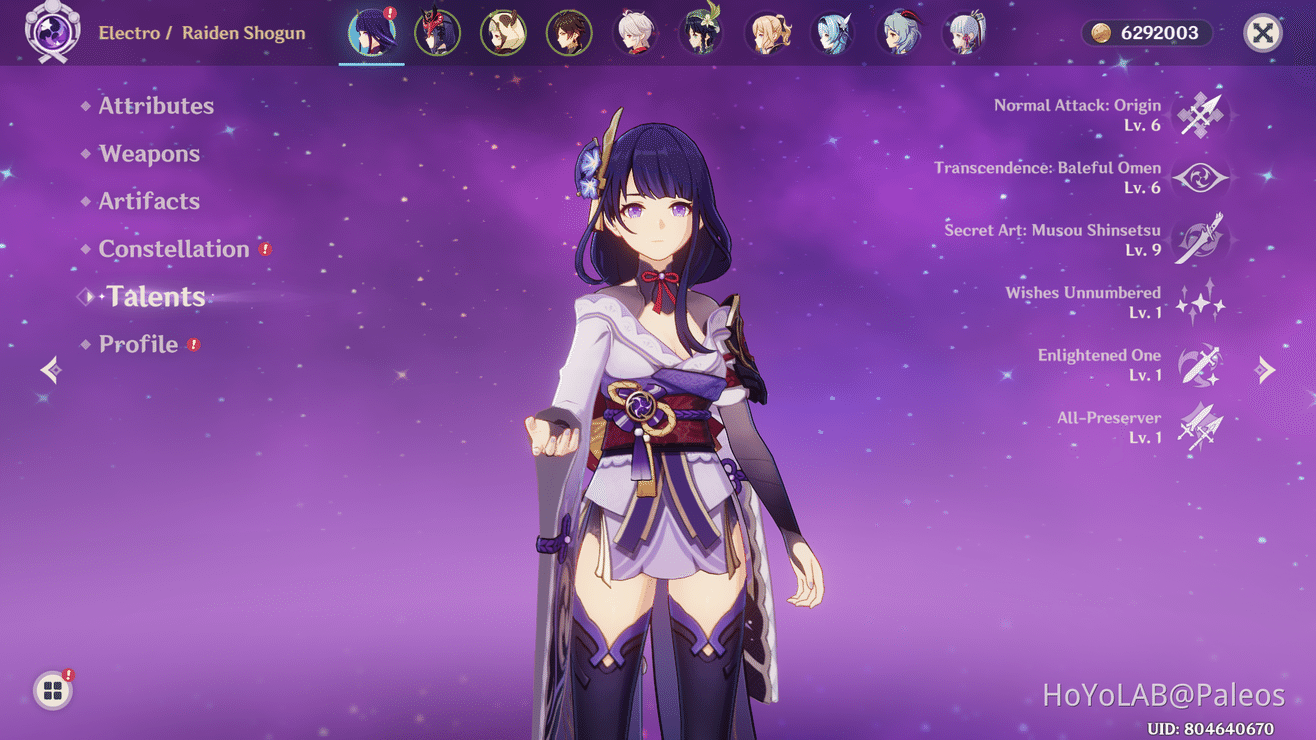Close the character screen
Viewport: 1316px width, 740px height.
[x=1262, y=33]
